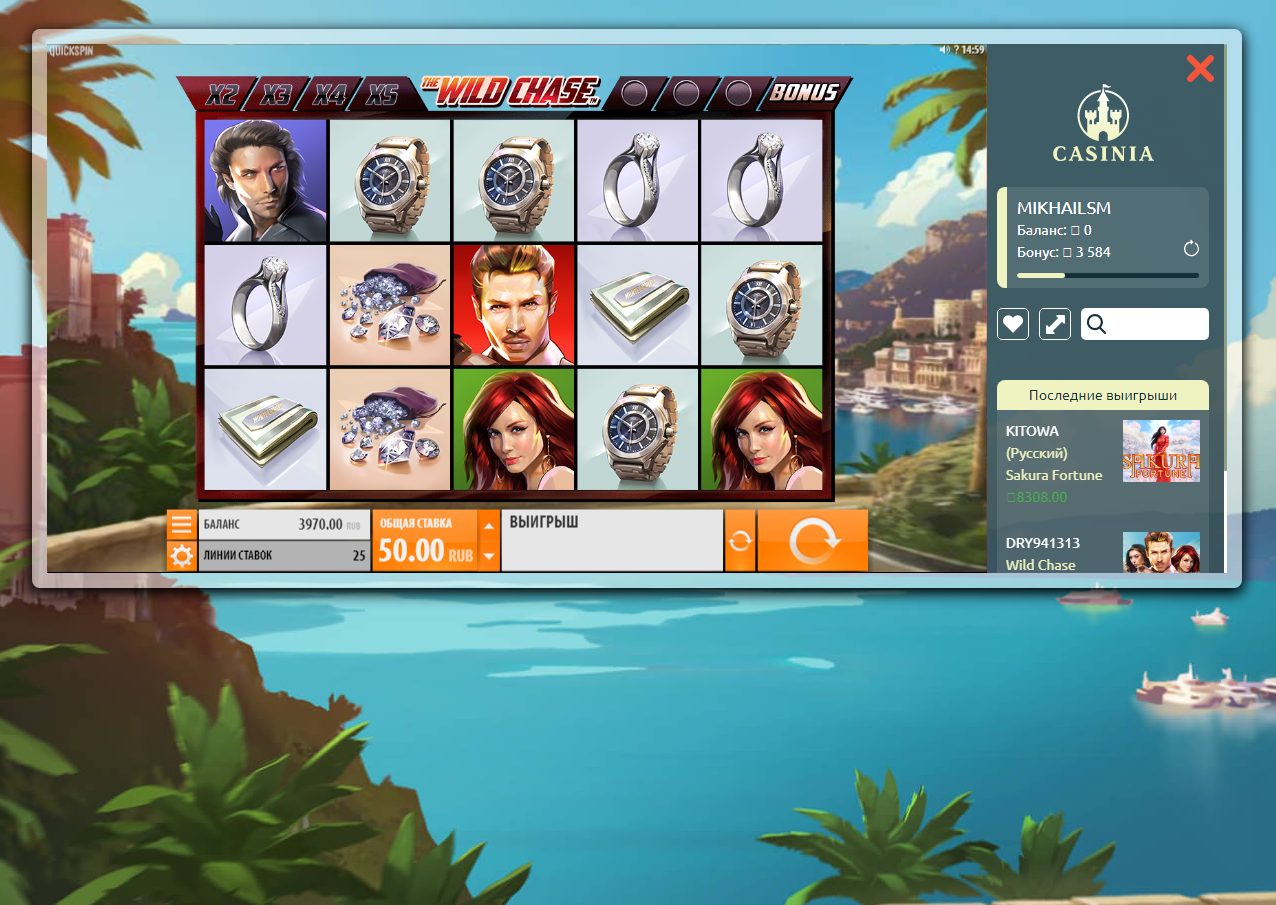The image size is (1276, 905).
Task: Open the help question mark
Action: [956, 49]
